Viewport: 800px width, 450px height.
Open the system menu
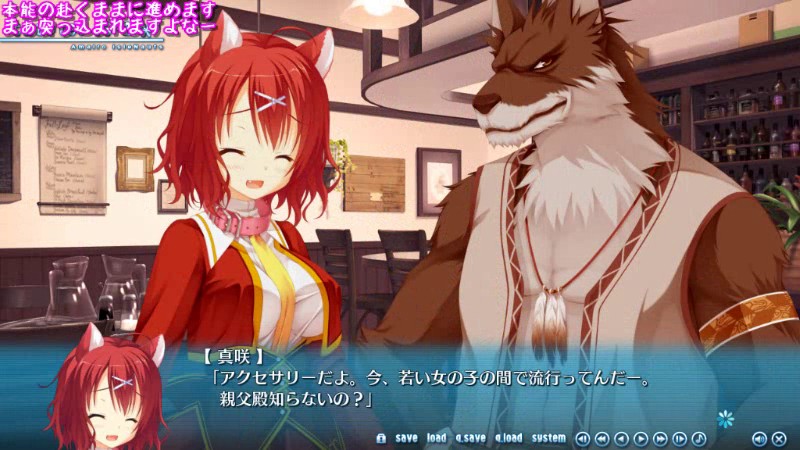point(548,438)
